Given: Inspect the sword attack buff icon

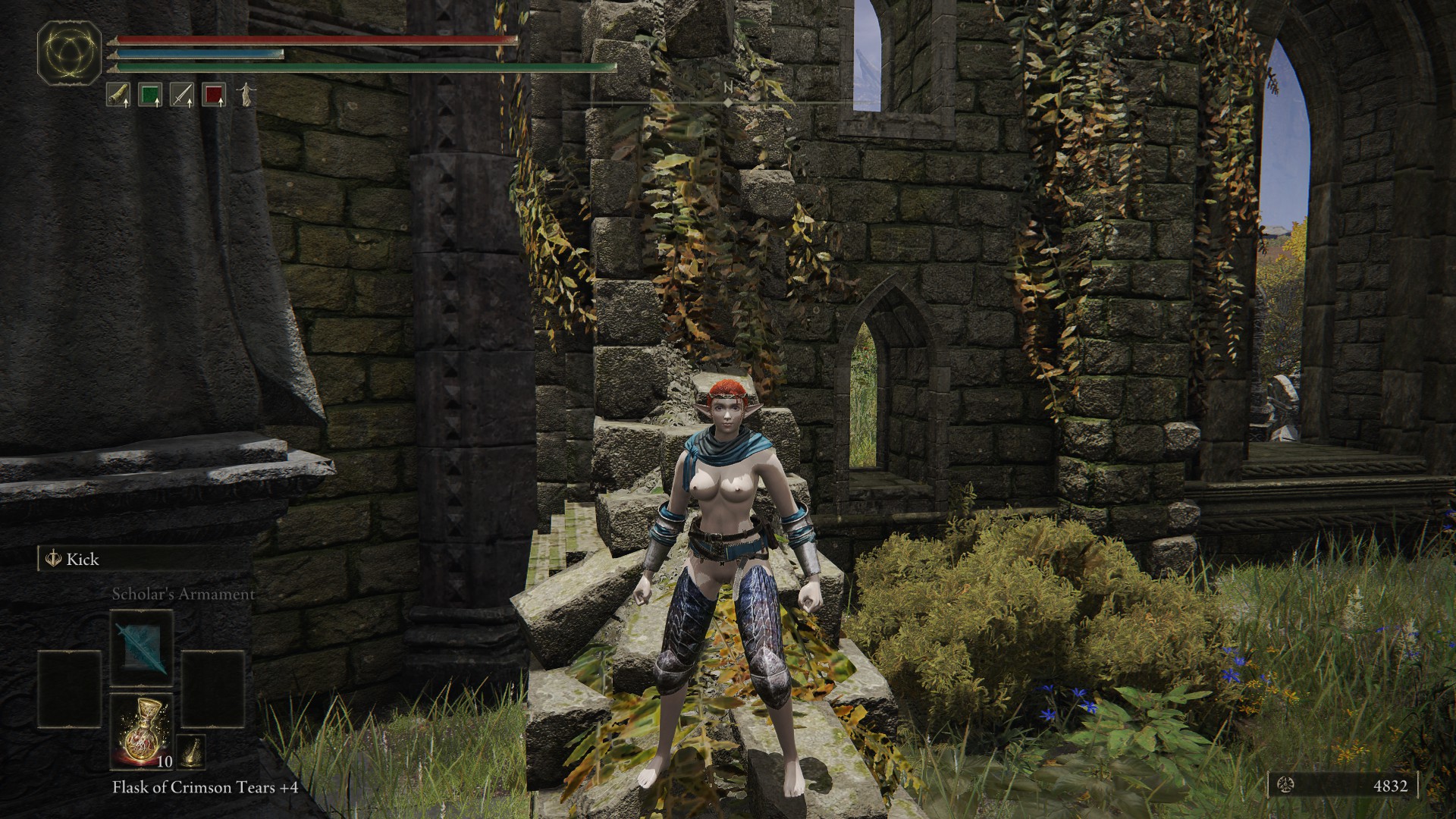Looking at the screenshot, I should pyautogui.click(x=182, y=95).
